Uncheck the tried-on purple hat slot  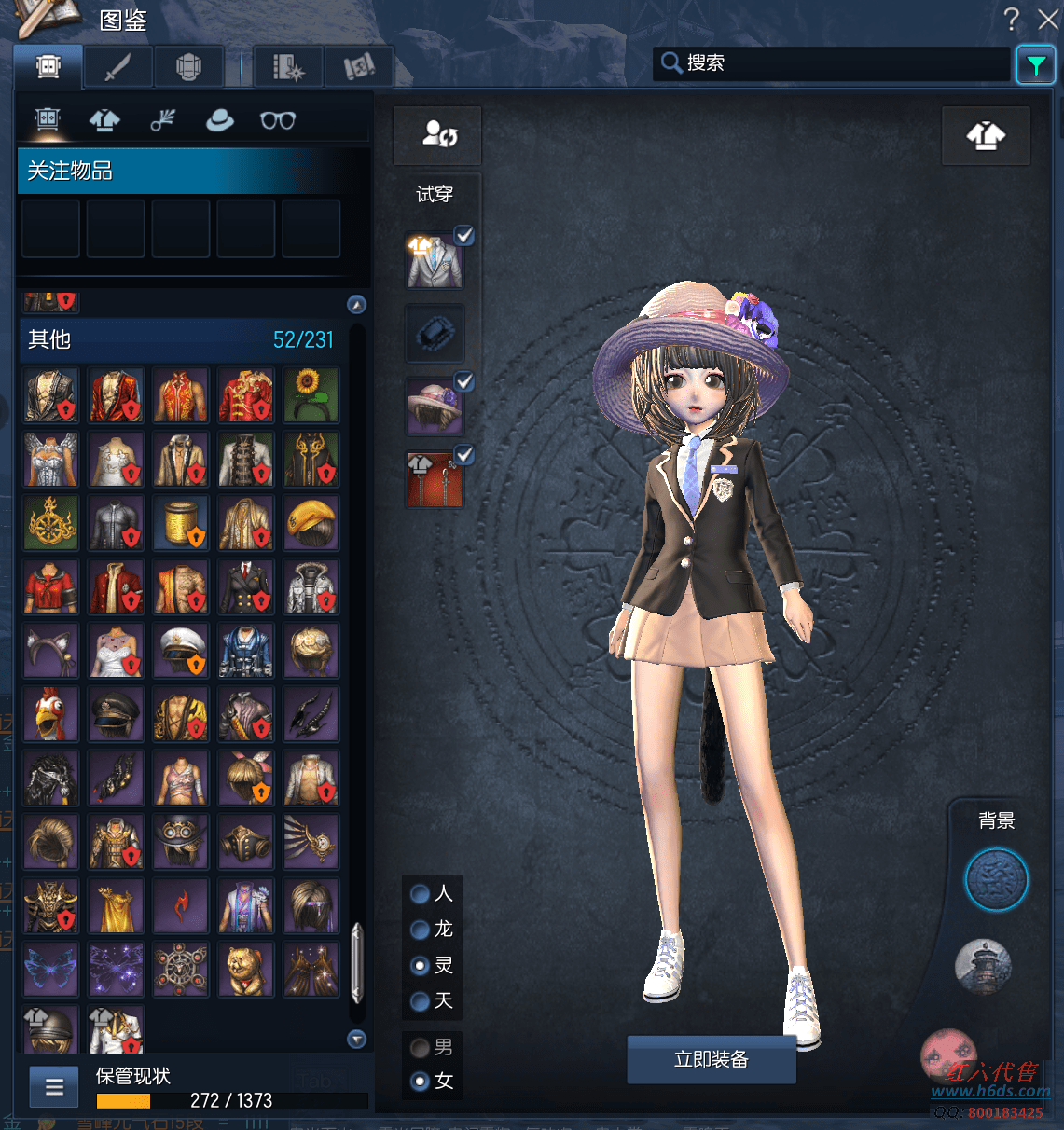(463, 381)
